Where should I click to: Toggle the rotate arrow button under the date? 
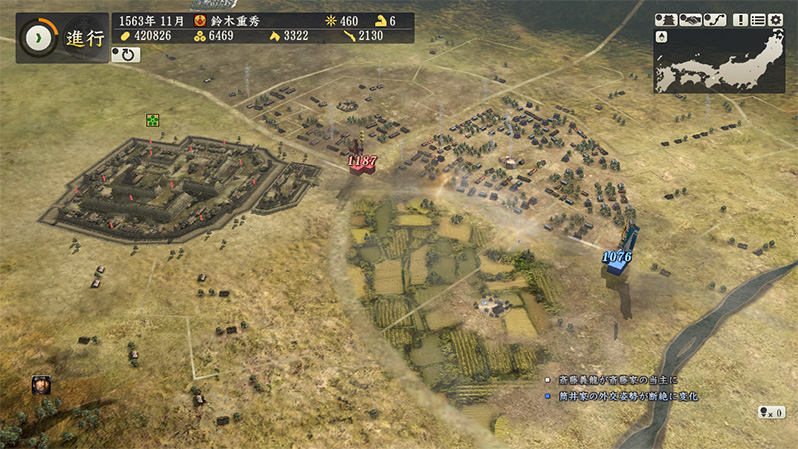tap(126, 55)
